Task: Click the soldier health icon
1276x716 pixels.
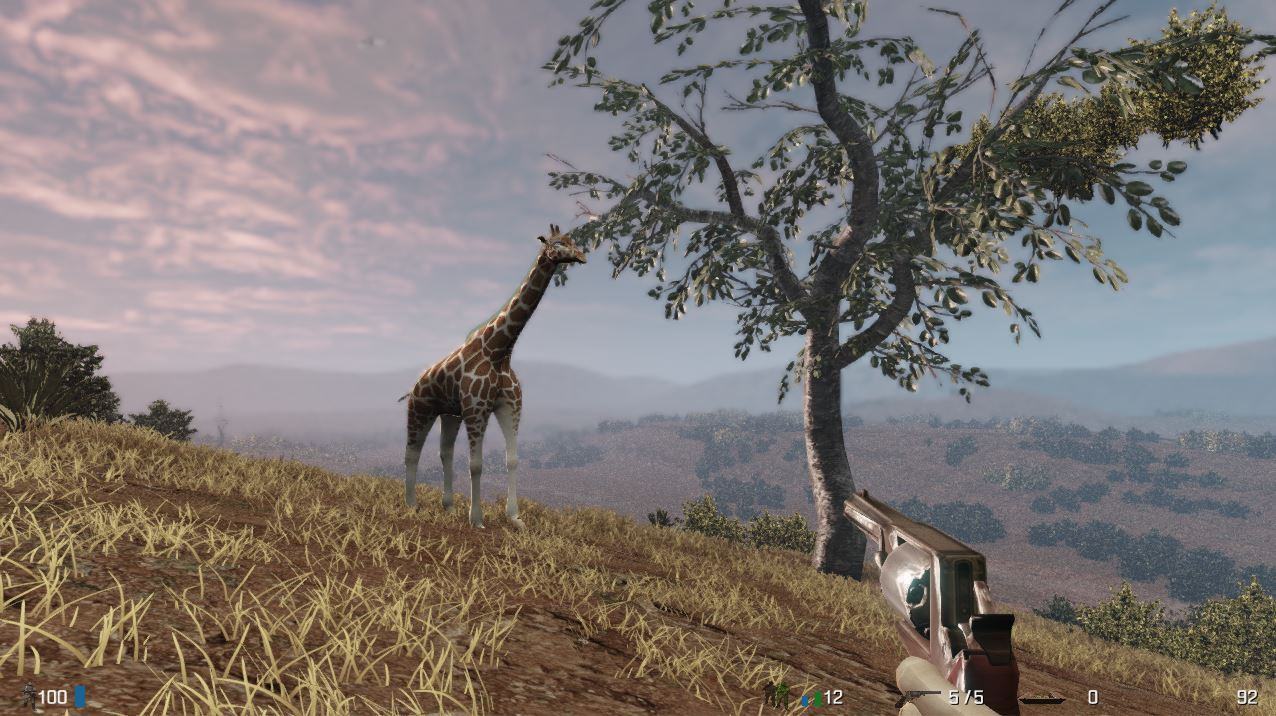Action: pyautogui.click(x=27, y=696)
